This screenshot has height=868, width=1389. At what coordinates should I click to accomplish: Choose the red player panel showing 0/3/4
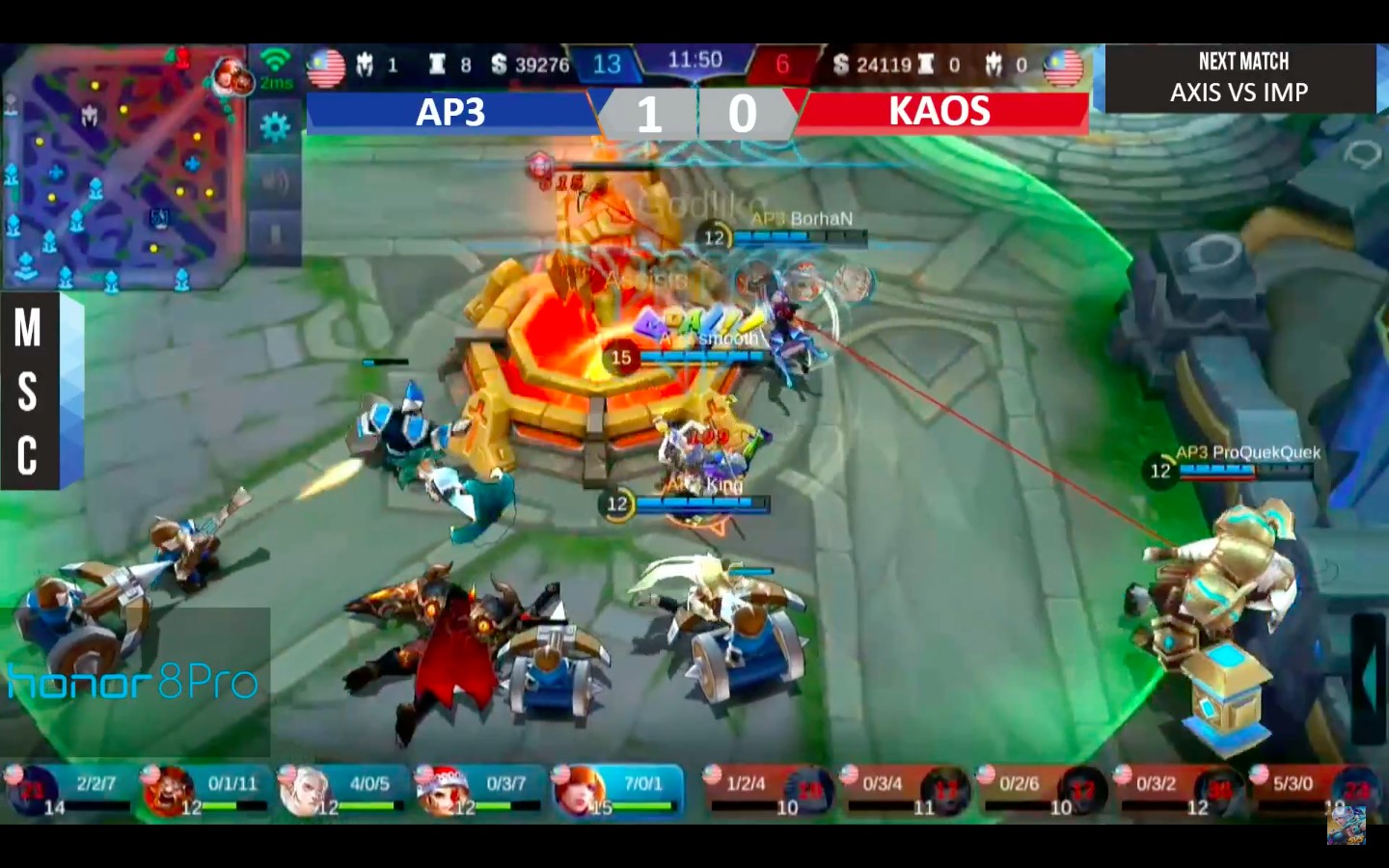tap(906, 791)
